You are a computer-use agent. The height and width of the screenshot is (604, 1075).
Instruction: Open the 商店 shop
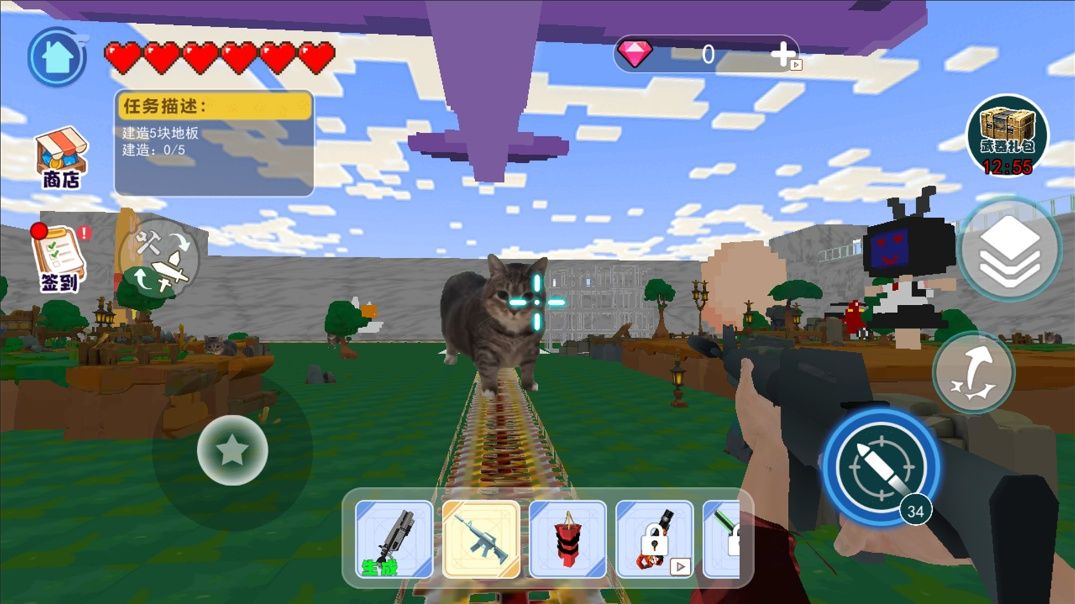point(61,158)
